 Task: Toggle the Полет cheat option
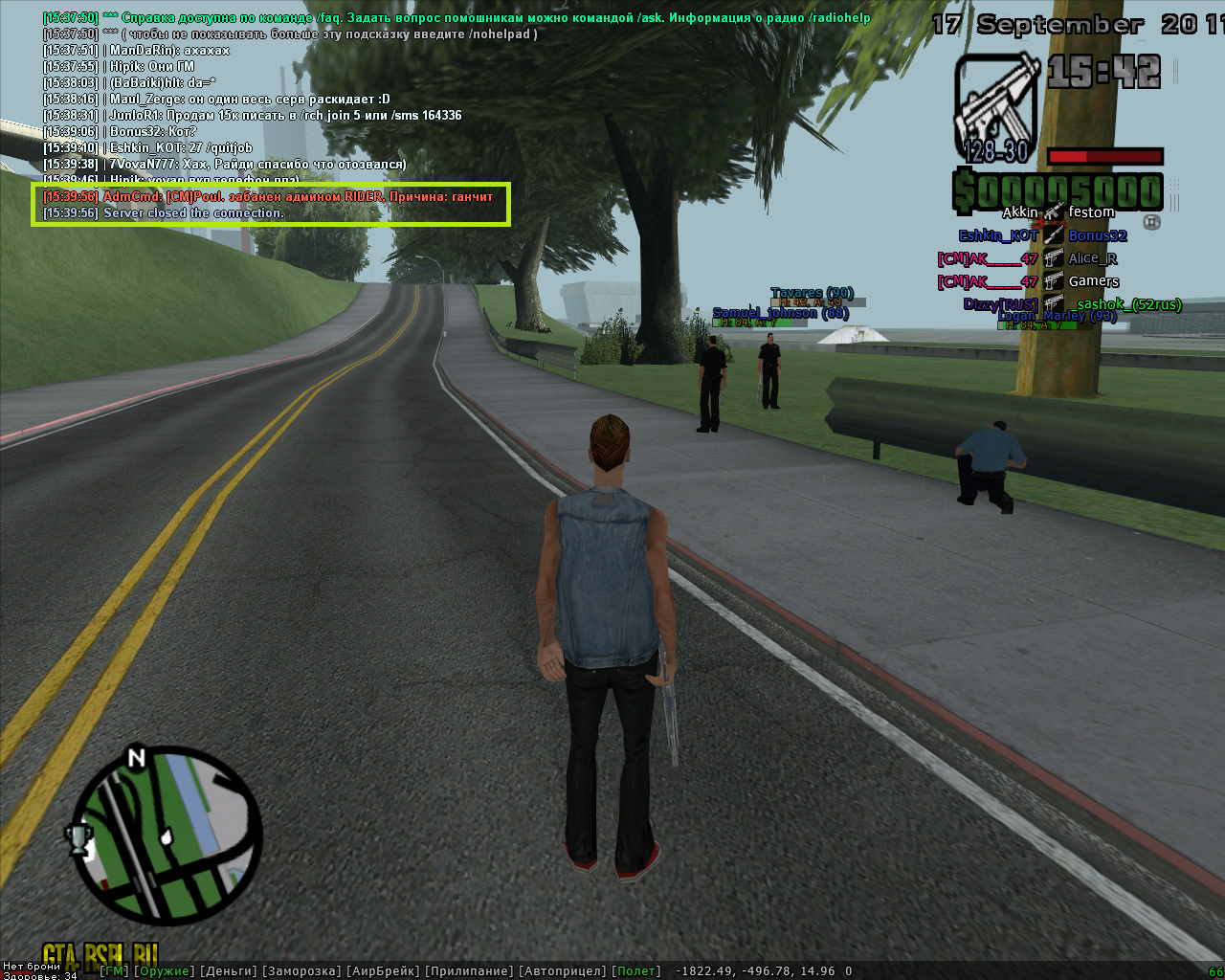(636, 970)
